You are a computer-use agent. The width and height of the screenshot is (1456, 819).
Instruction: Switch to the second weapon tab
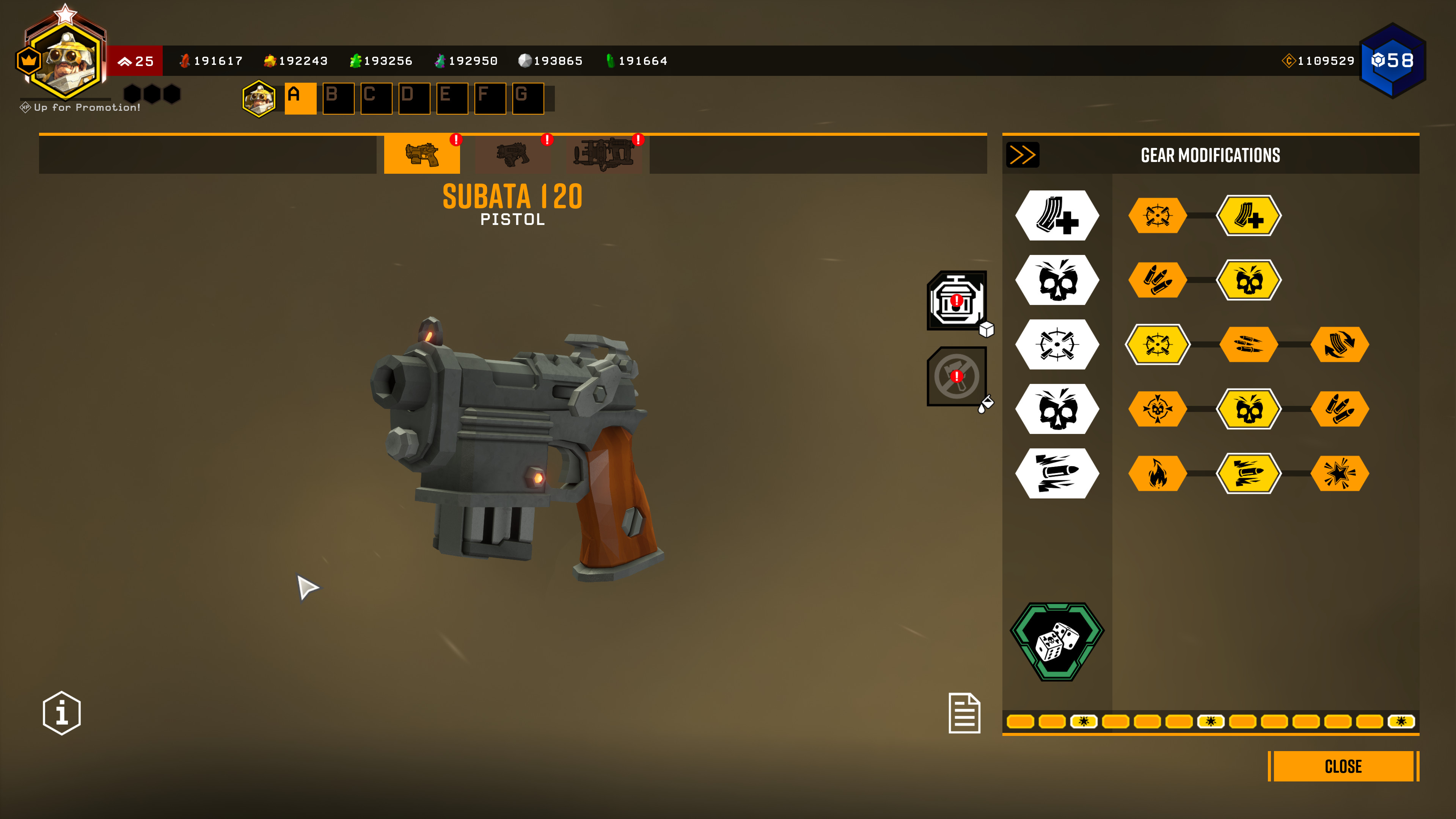(513, 154)
